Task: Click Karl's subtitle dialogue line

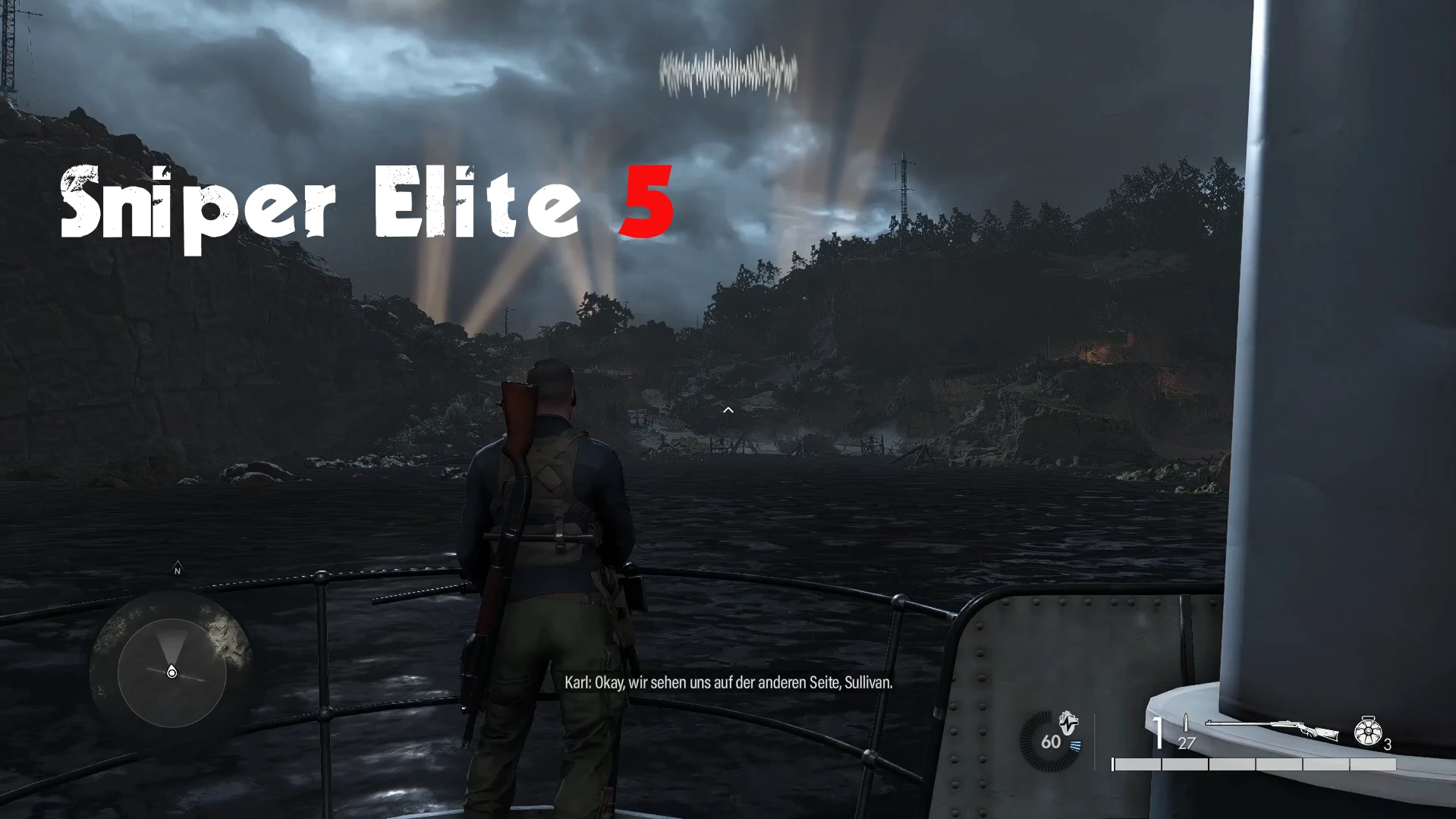Action: pos(728,682)
